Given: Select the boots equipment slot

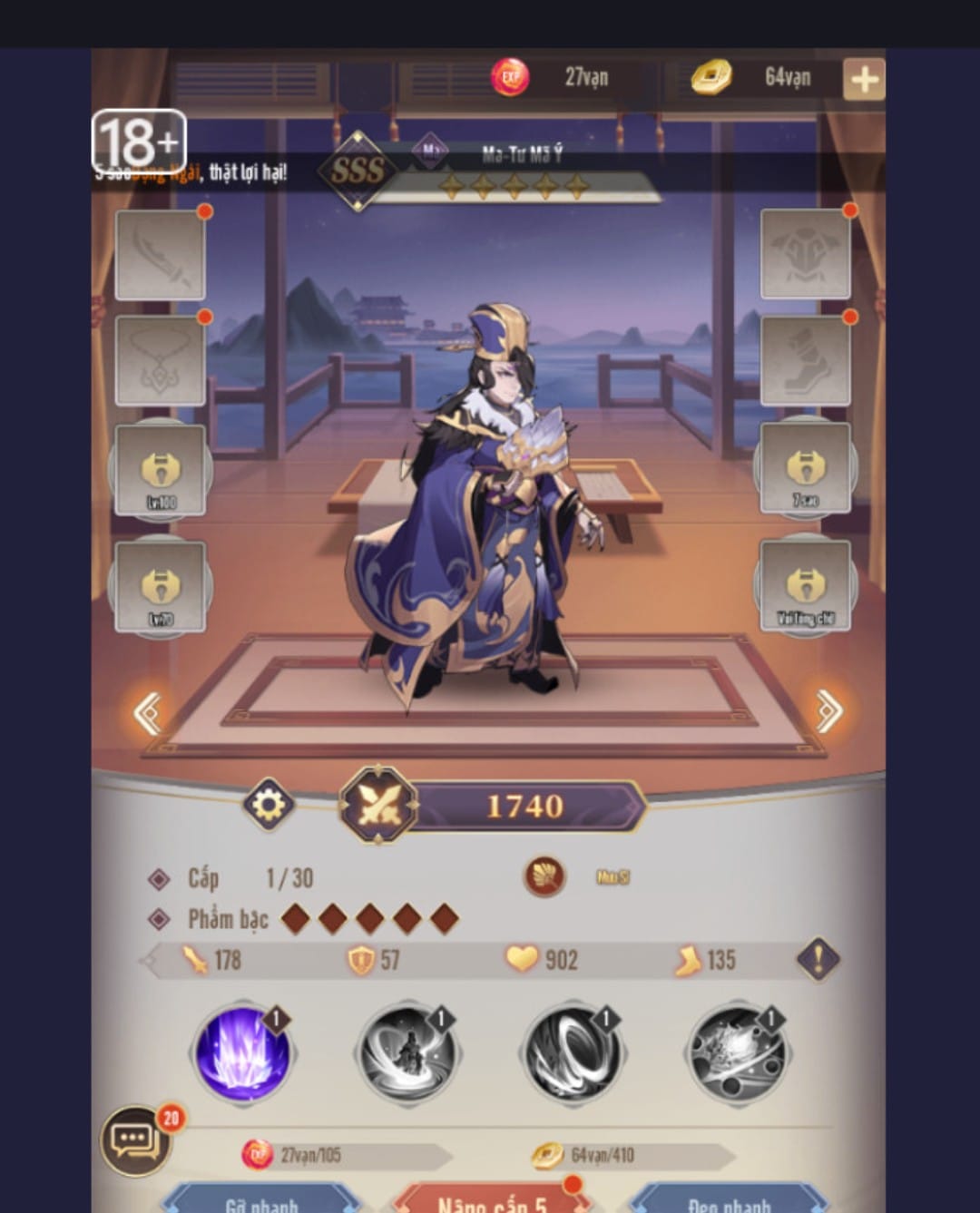Looking at the screenshot, I should 805,359.
